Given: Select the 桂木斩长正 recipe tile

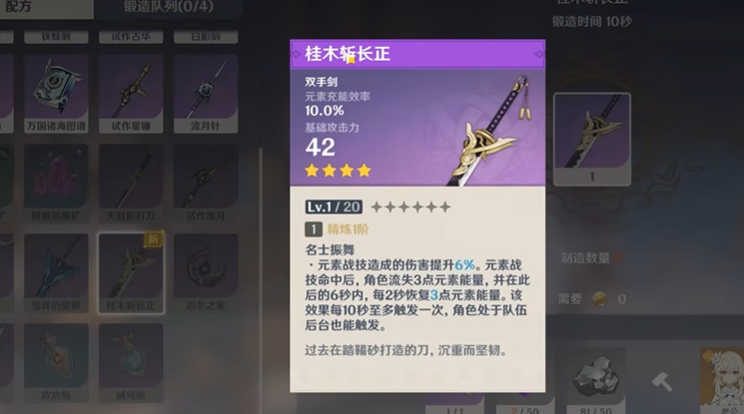Looking at the screenshot, I should pos(131,270).
